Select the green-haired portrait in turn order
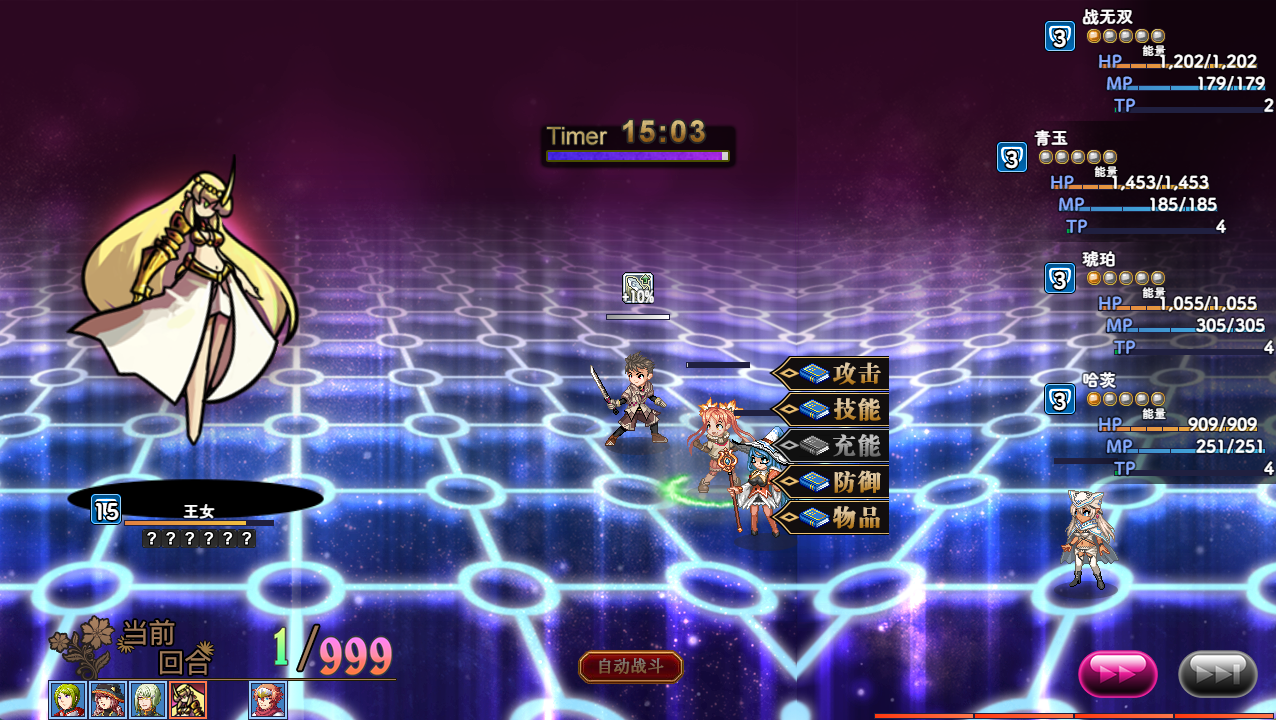This screenshot has height=720, width=1276. (68, 700)
